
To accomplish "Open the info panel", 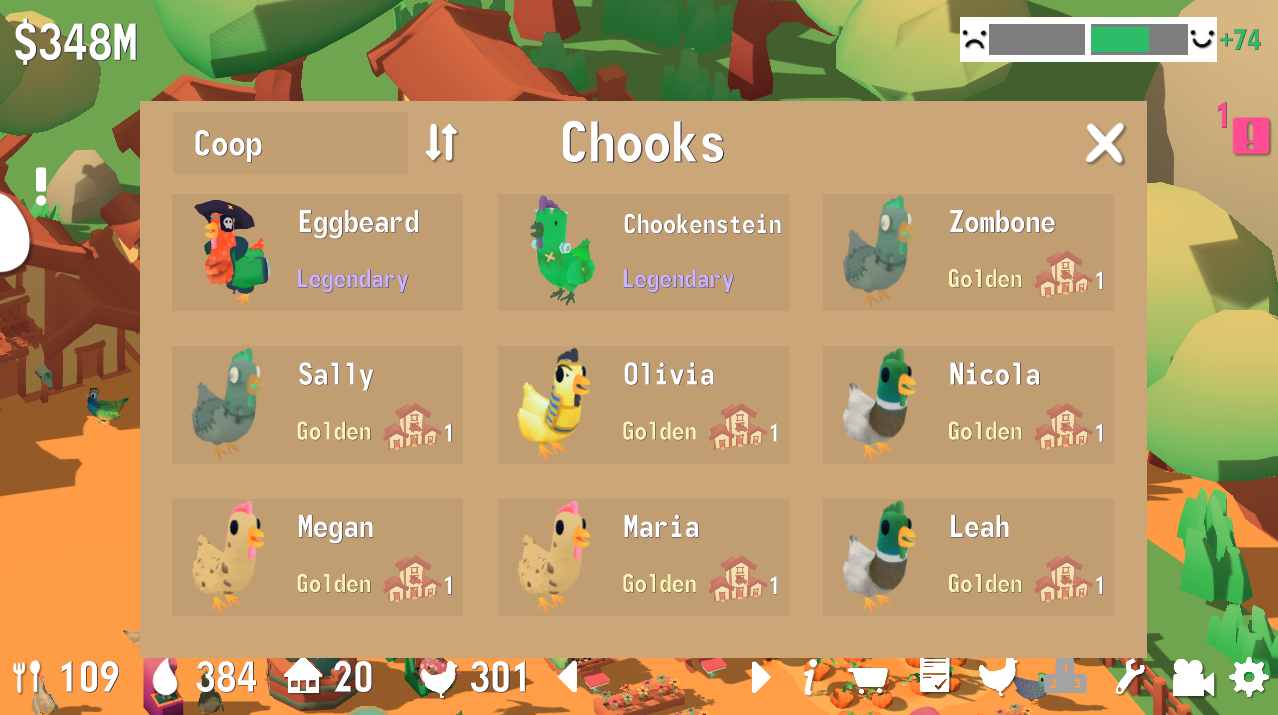I will click(810, 679).
